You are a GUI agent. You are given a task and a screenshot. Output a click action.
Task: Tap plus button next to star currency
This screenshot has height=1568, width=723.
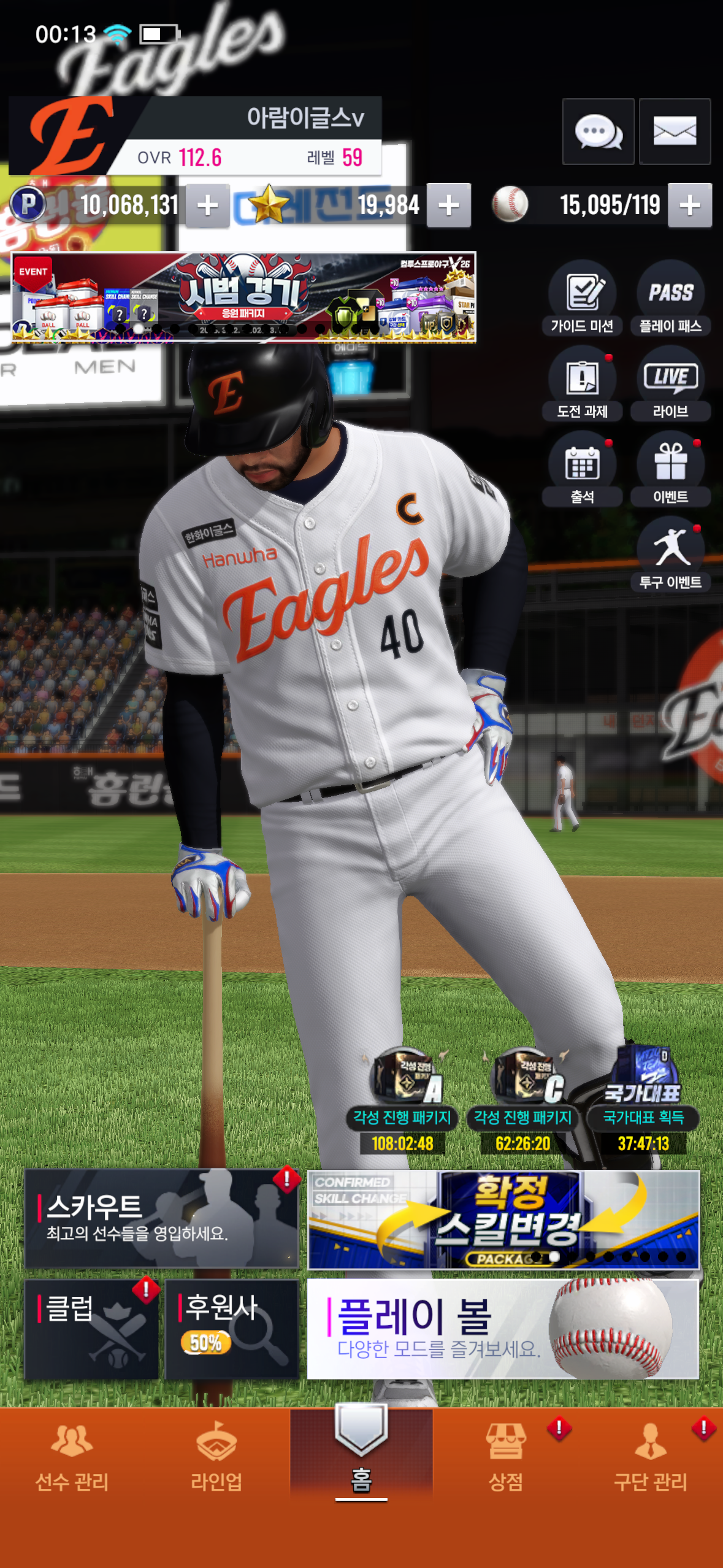(x=449, y=206)
